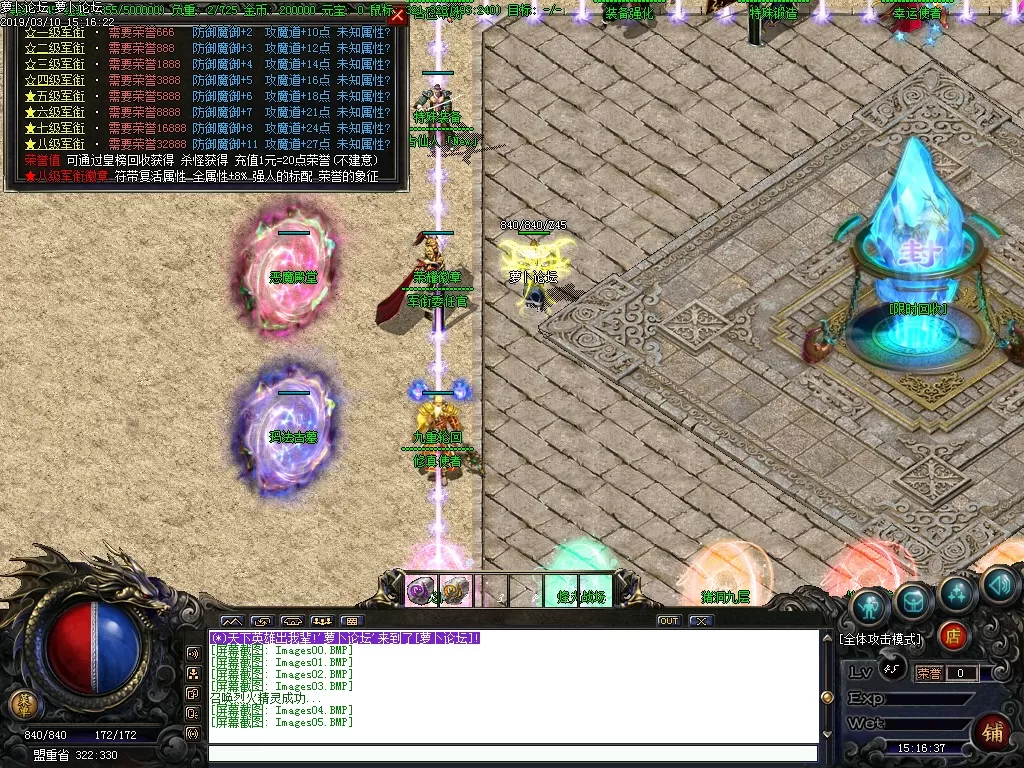Toggle the sound speaker button
The image size is (1024, 768).
[999, 585]
